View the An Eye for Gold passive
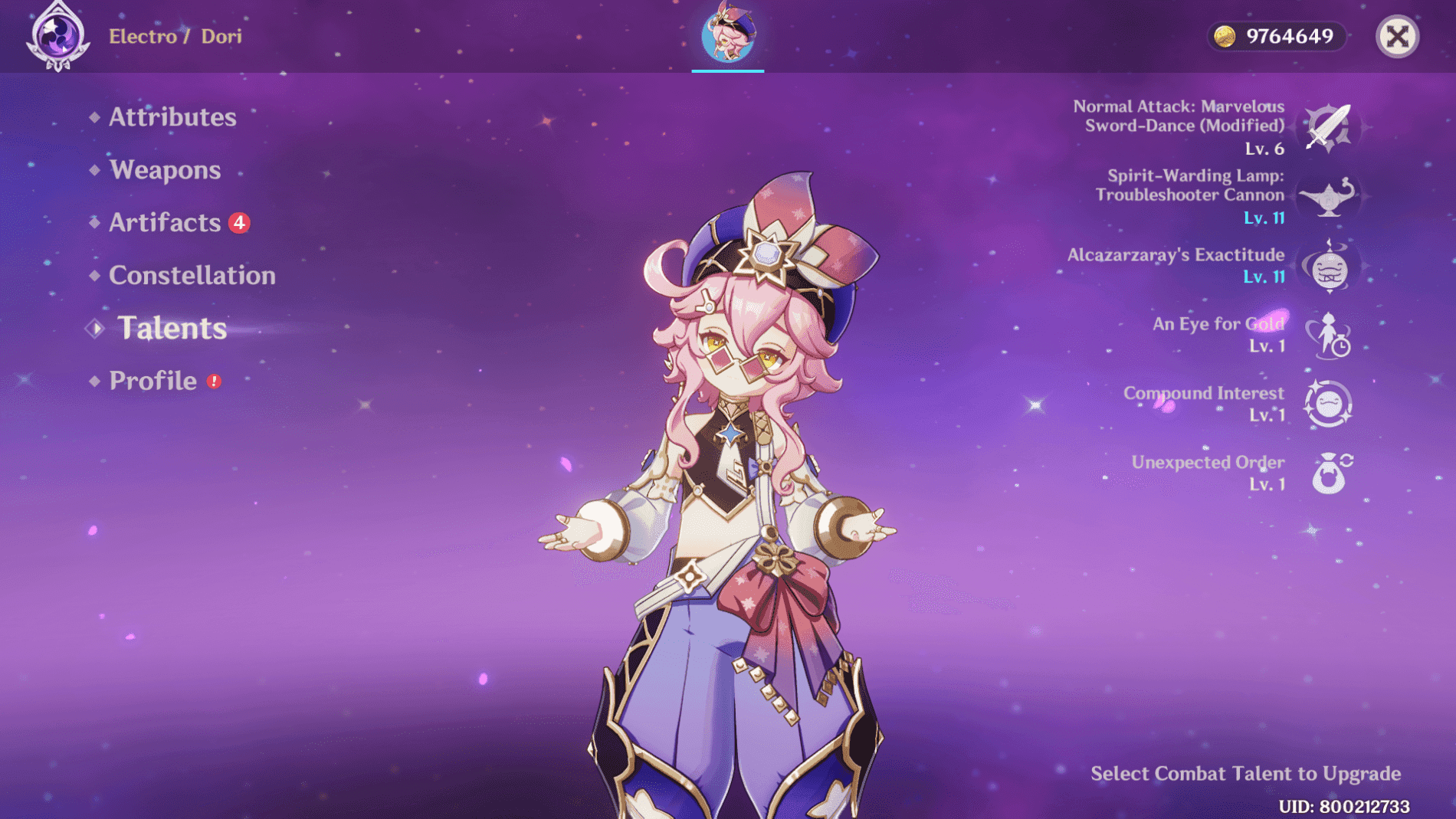1456x819 pixels. tap(1329, 336)
